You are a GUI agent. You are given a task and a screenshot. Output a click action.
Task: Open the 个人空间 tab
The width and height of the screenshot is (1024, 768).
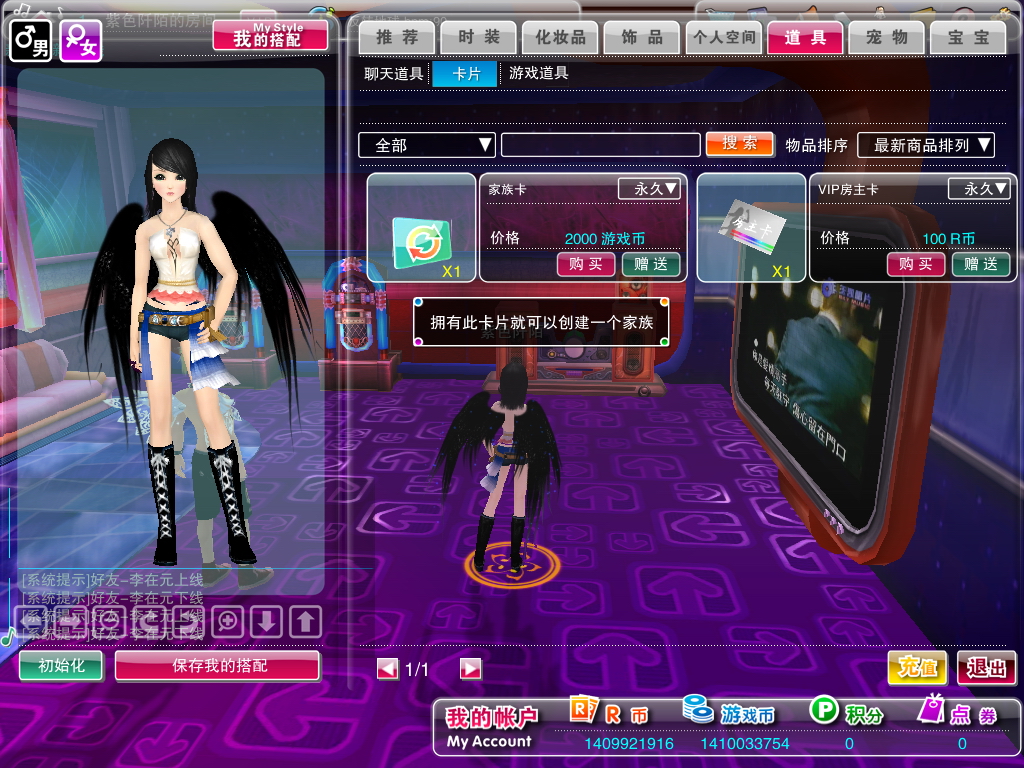click(x=724, y=38)
